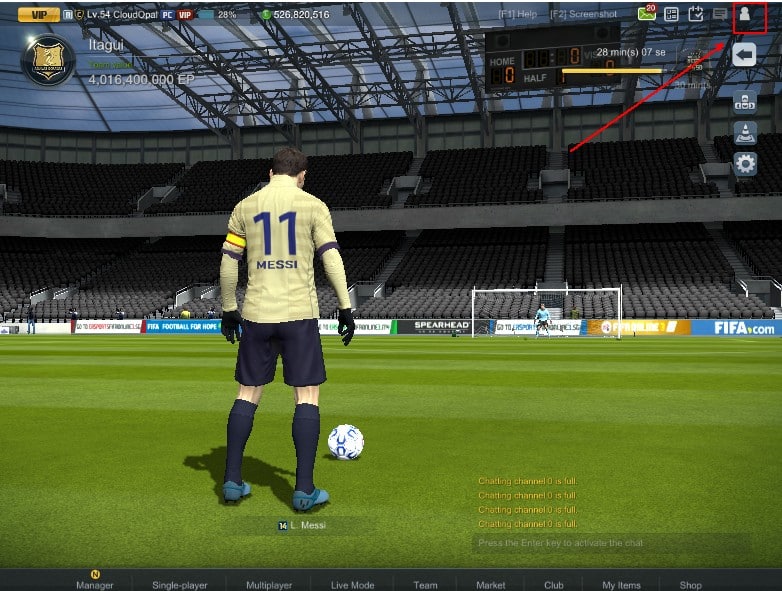782x591 pixels.
Task: Click the gold VIP badge
Action: click(38, 15)
